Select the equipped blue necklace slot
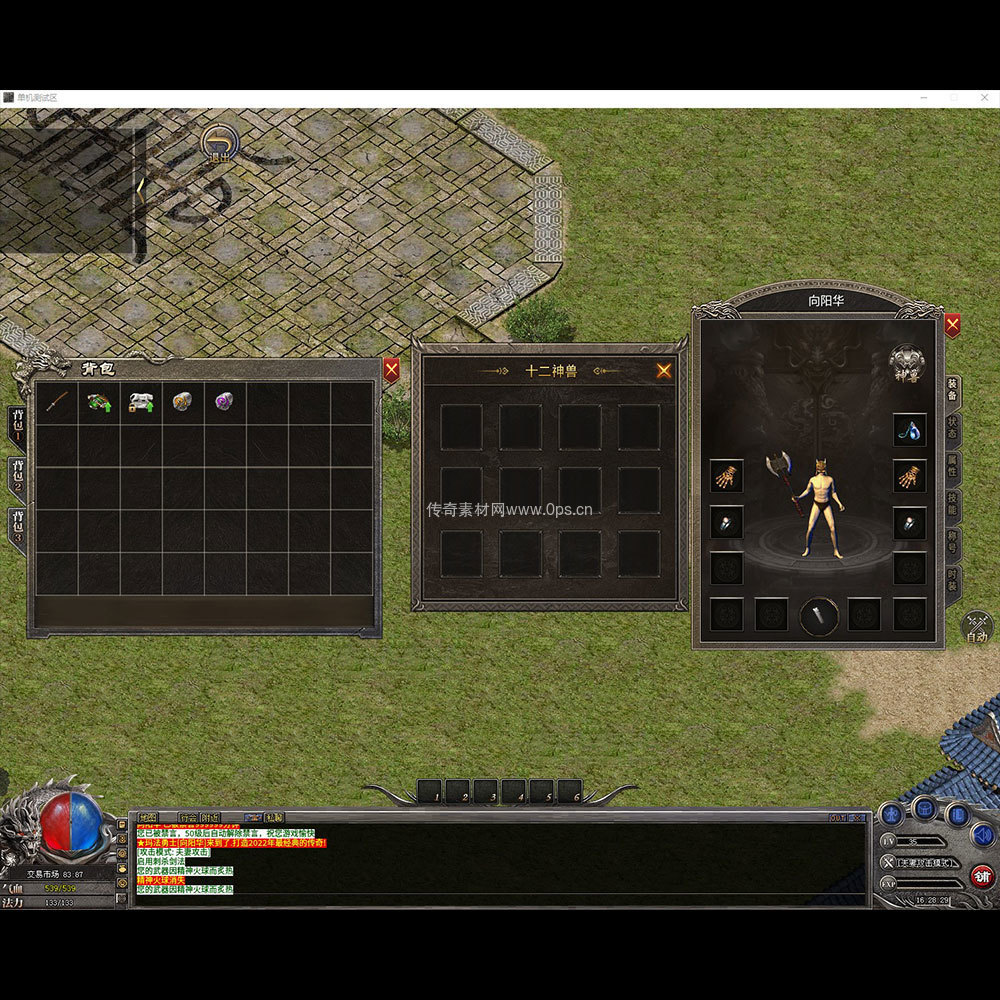The height and width of the screenshot is (1000, 1000). tap(909, 430)
